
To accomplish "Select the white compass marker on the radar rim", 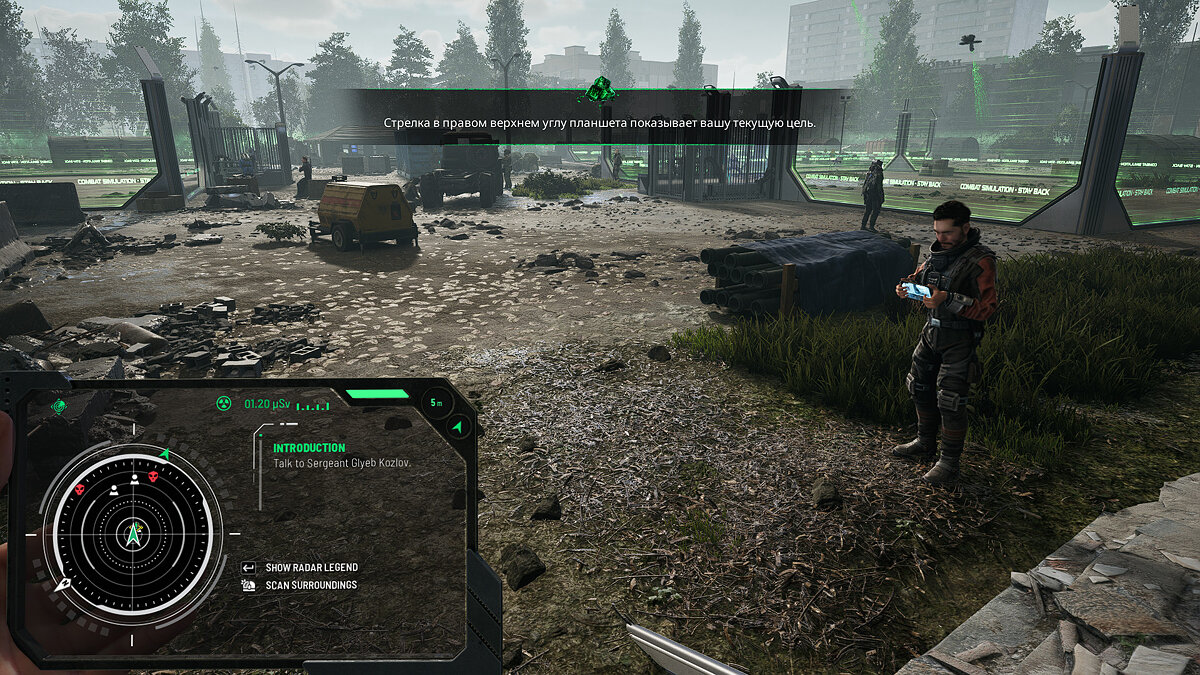I will click(x=63, y=583).
